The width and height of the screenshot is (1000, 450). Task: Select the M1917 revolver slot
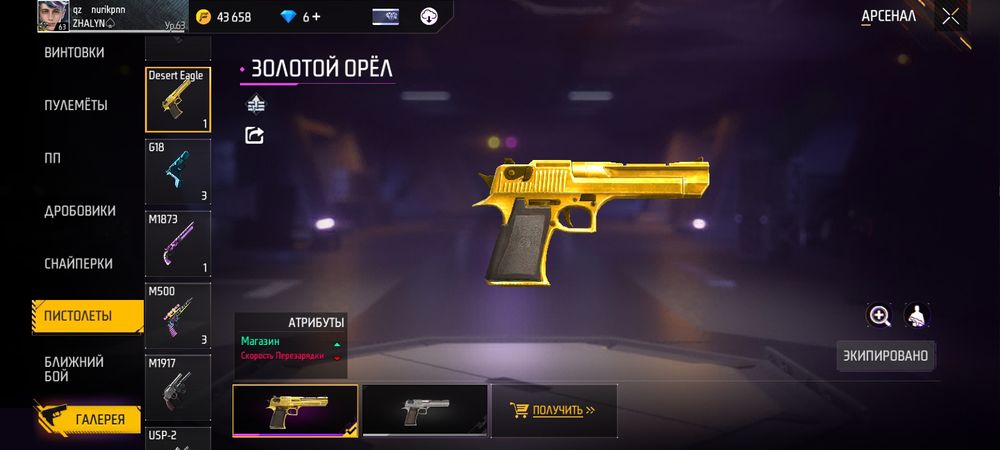[178, 385]
